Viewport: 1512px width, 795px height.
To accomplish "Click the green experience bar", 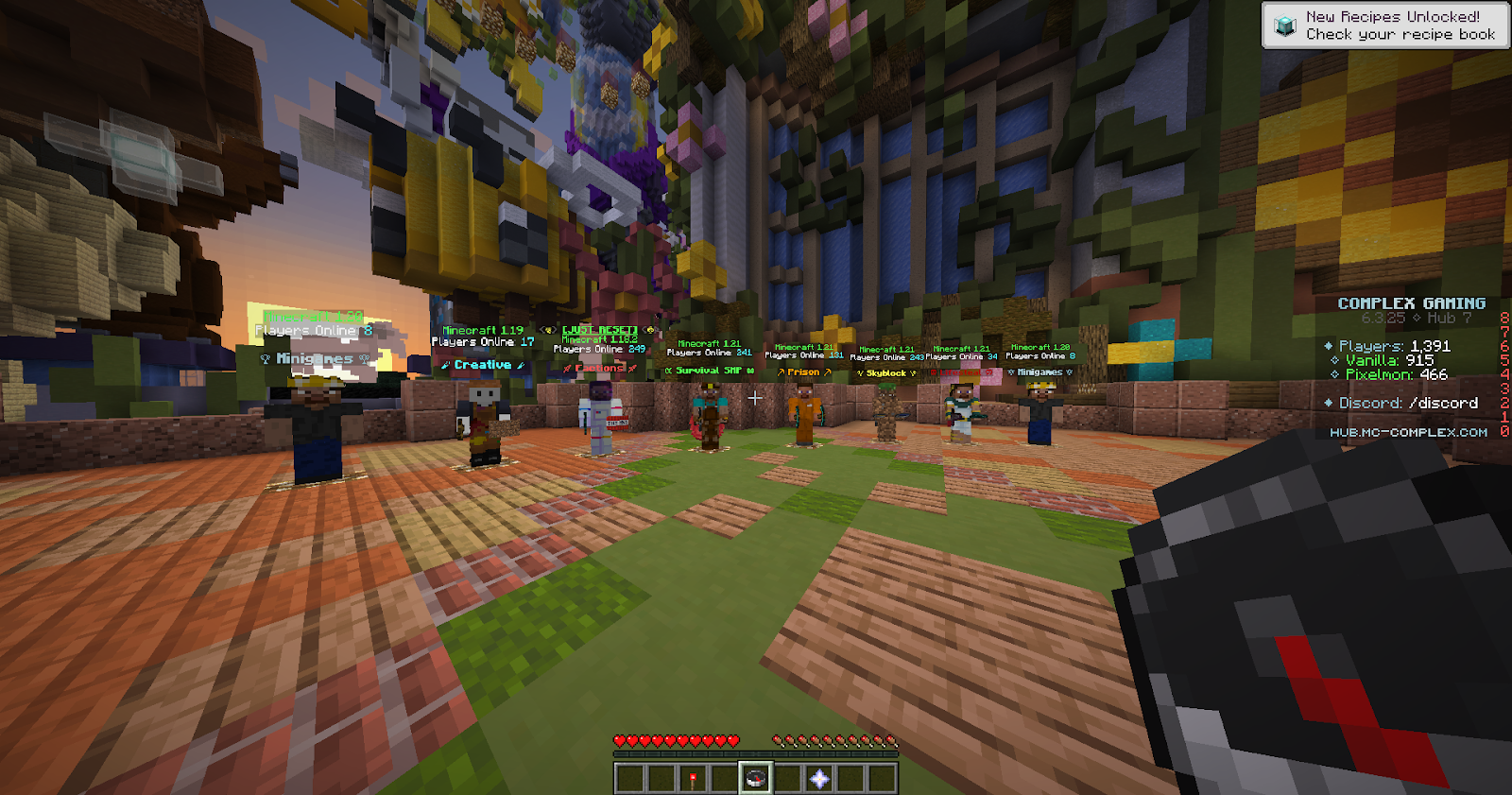I will point(756,755).
